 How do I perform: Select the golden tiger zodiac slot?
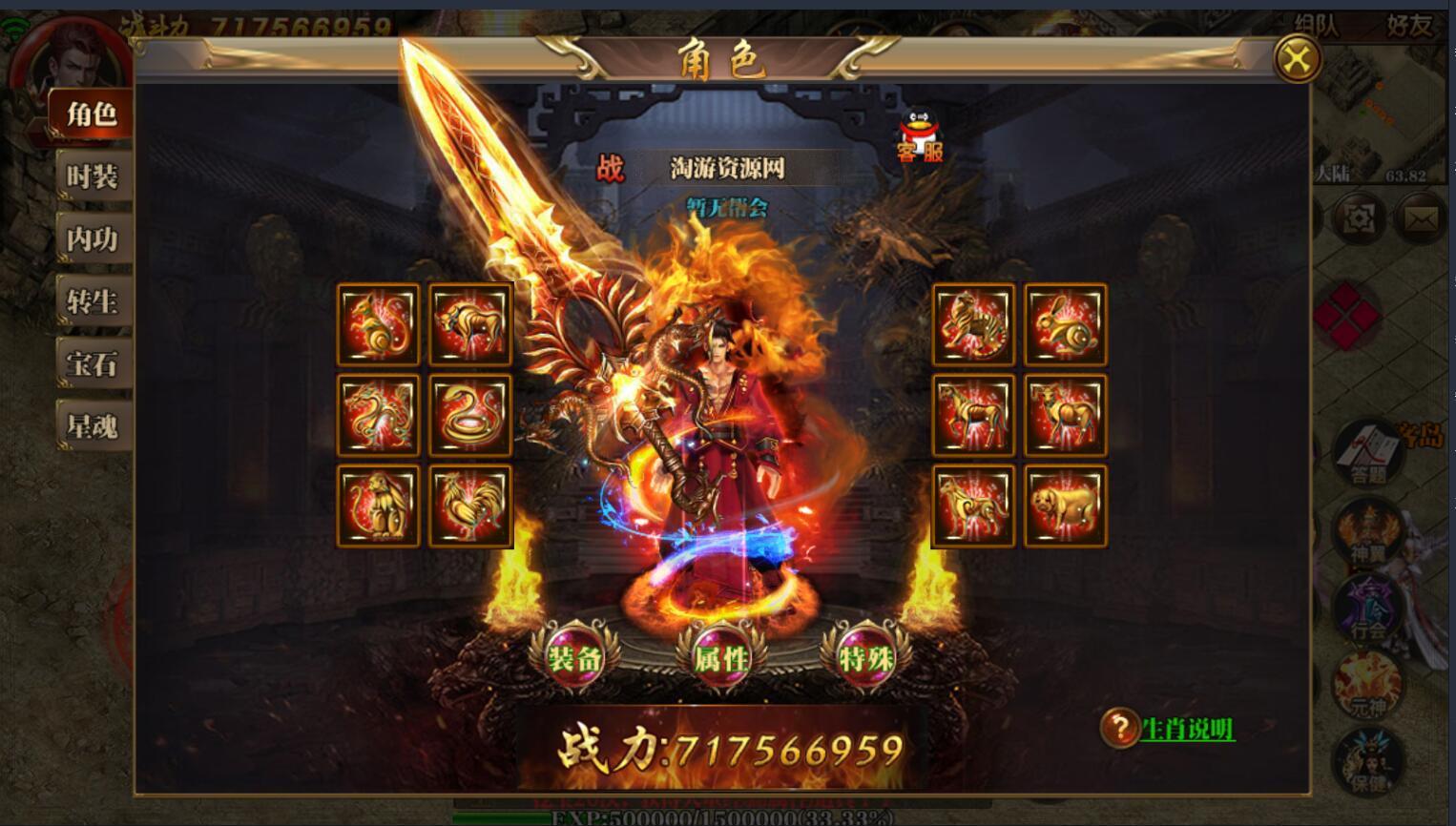pyautogui.click(x=973, y=324)
